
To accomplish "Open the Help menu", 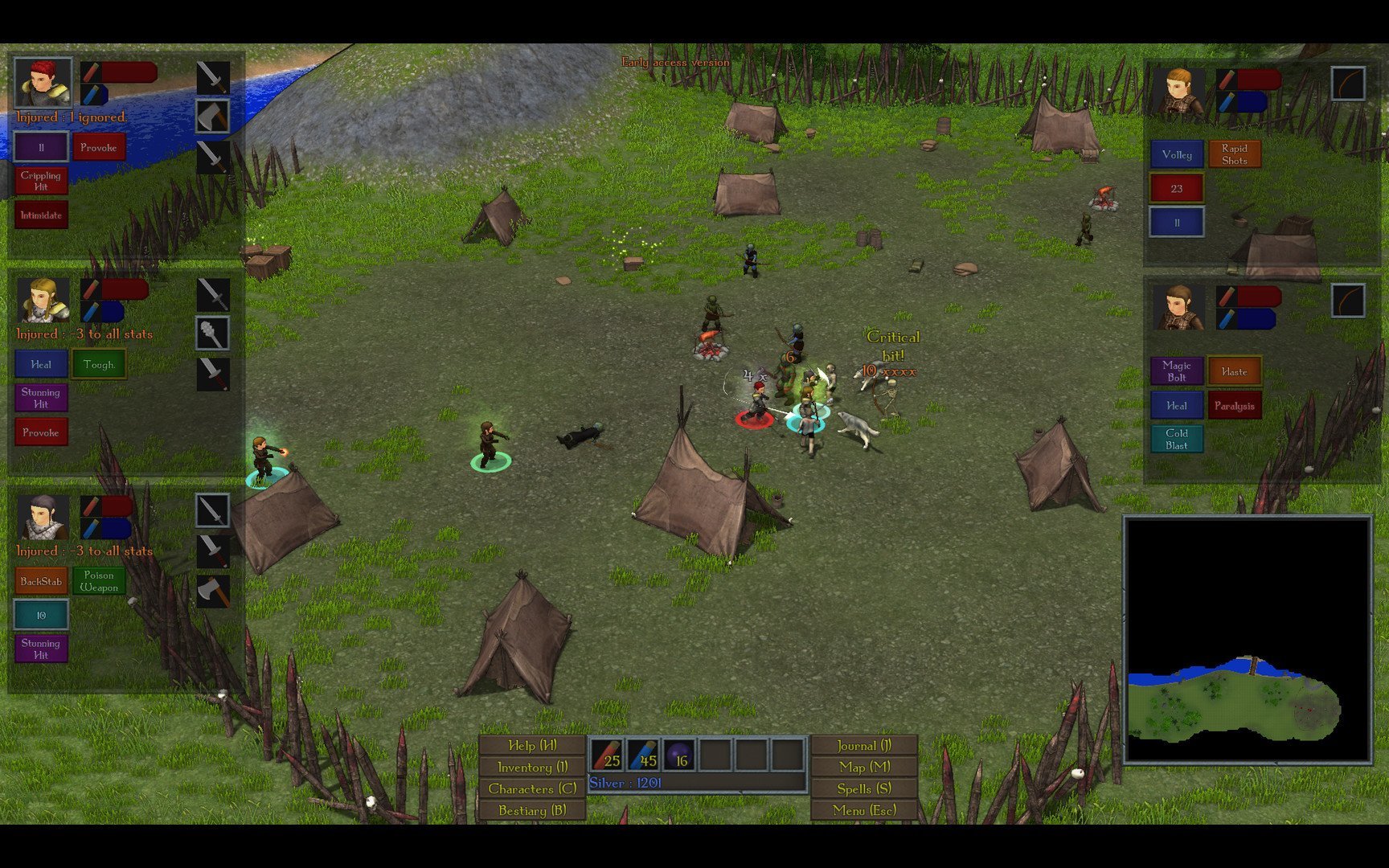I will pos(532,745).
